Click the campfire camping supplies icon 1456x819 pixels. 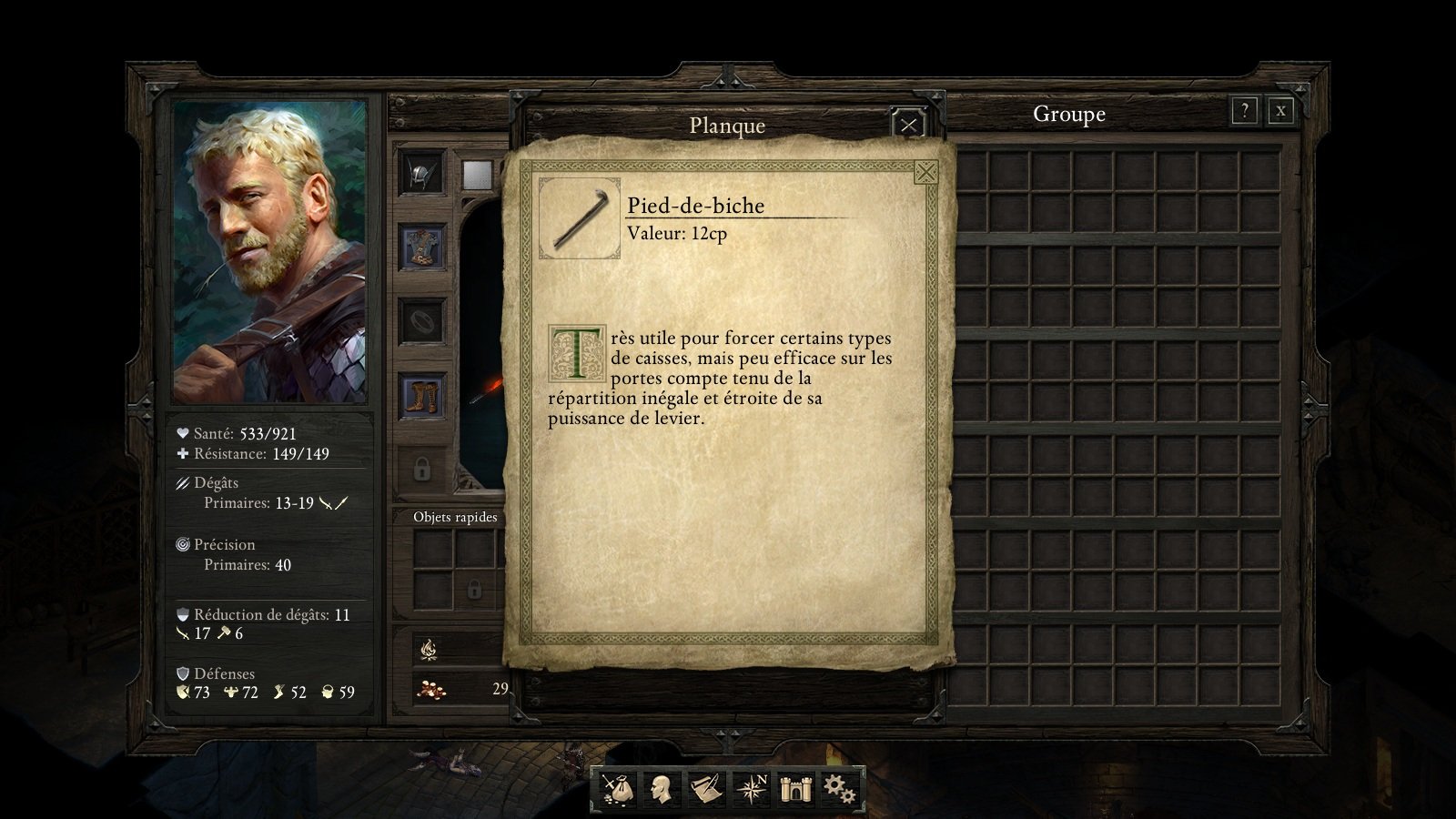click(429, 649)
